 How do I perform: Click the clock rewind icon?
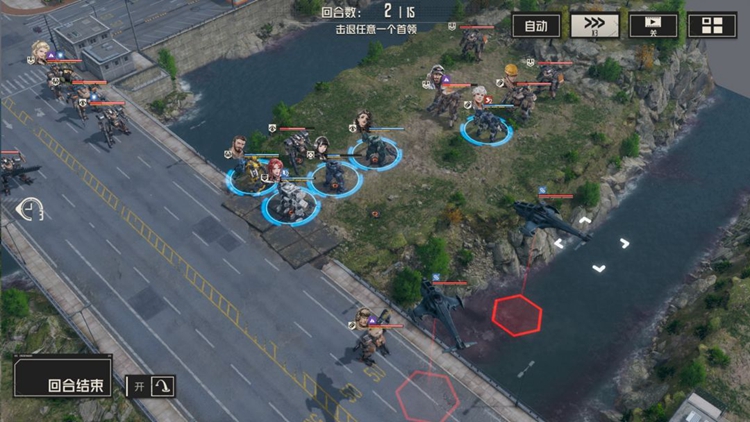pyautogui.click(x=31, y=209)
